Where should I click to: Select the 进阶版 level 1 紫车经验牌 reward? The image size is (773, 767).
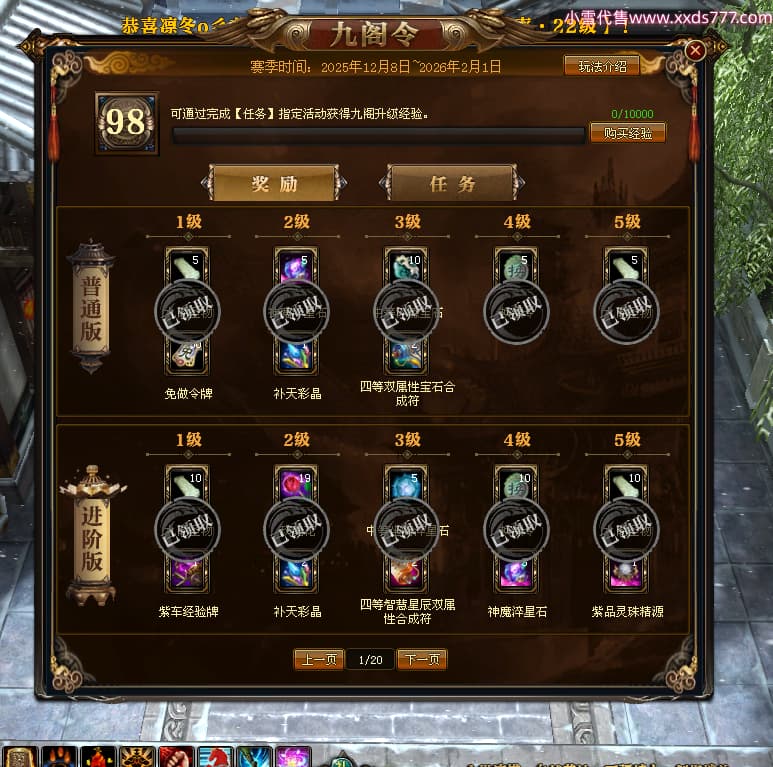click(187, 529)
